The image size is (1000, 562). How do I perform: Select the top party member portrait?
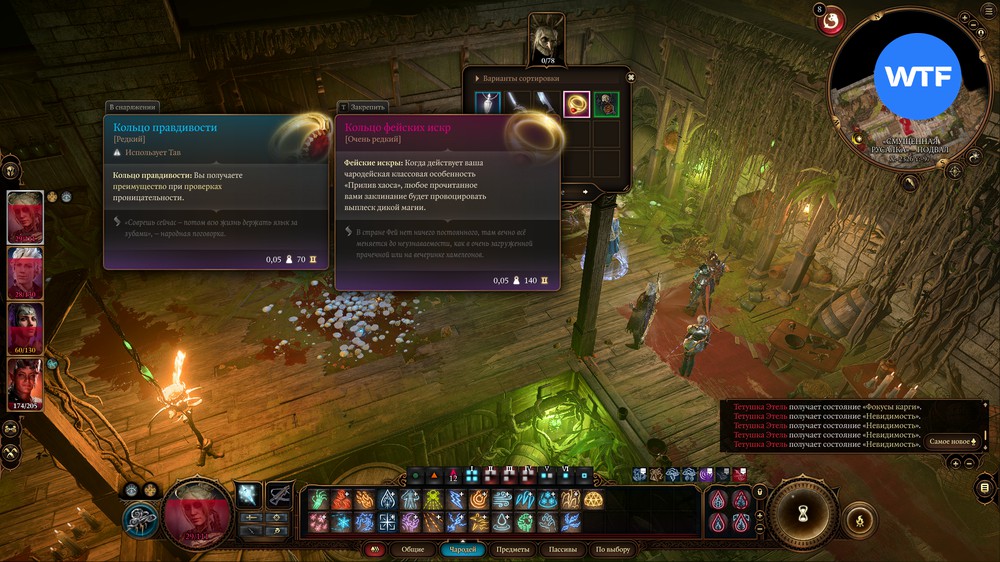[x=25, y=216]
